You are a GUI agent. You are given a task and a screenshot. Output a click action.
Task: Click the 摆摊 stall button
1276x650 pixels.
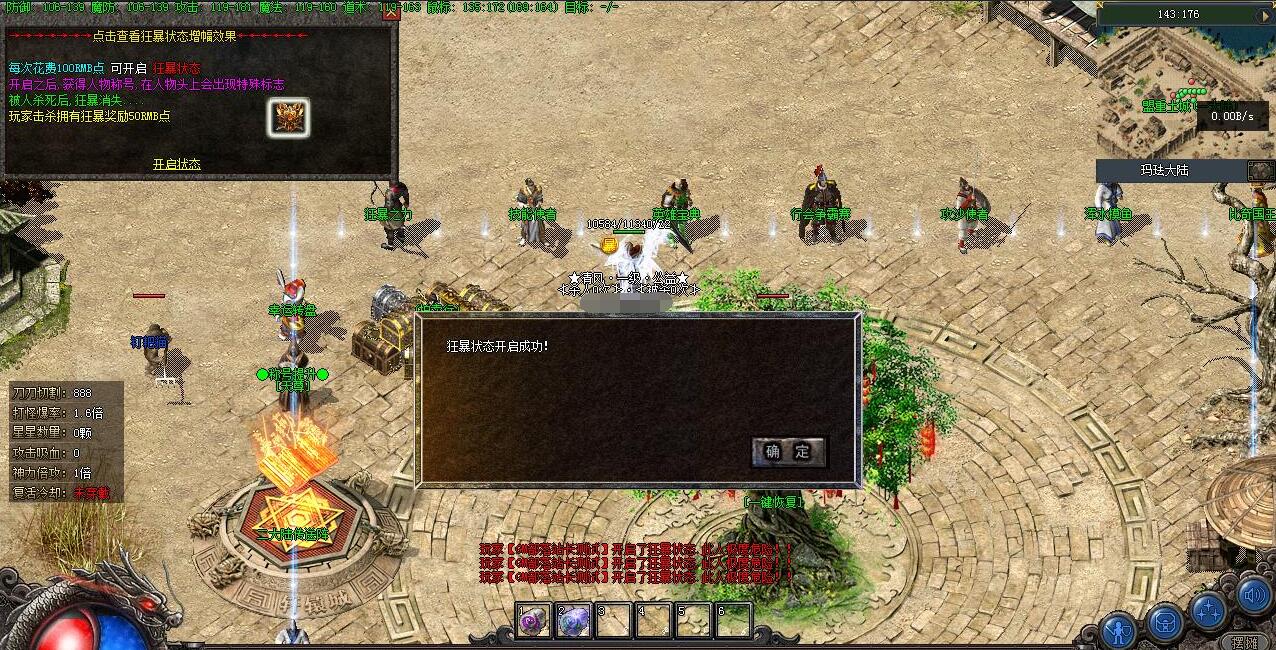1246,639
